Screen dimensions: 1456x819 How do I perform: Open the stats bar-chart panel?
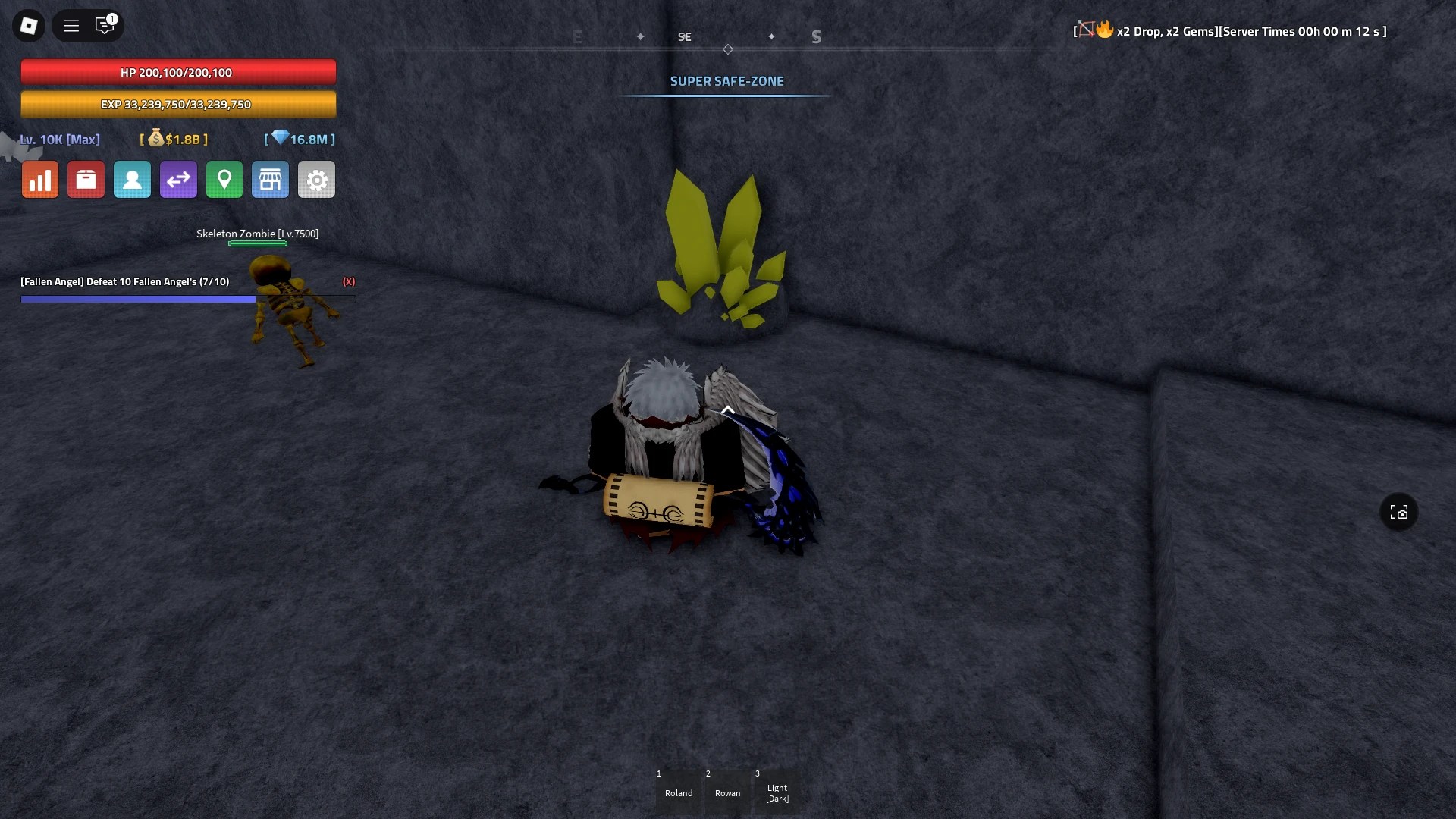[x=39, y=179]
